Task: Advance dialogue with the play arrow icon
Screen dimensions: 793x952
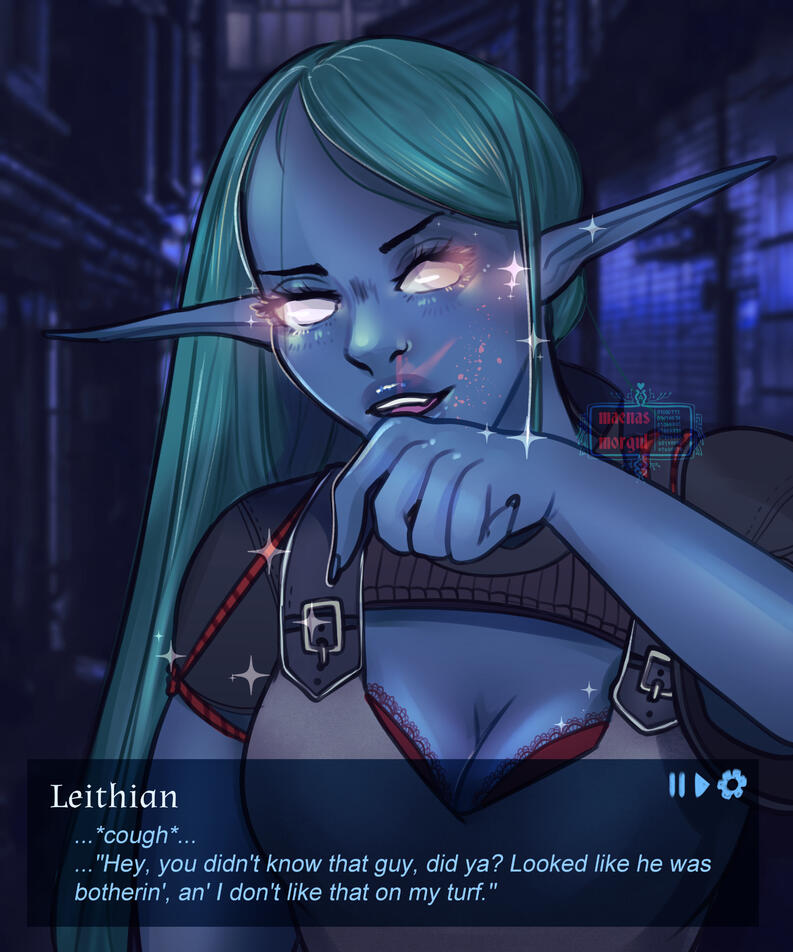Action: pyautogui.click(x=702, y=786)
